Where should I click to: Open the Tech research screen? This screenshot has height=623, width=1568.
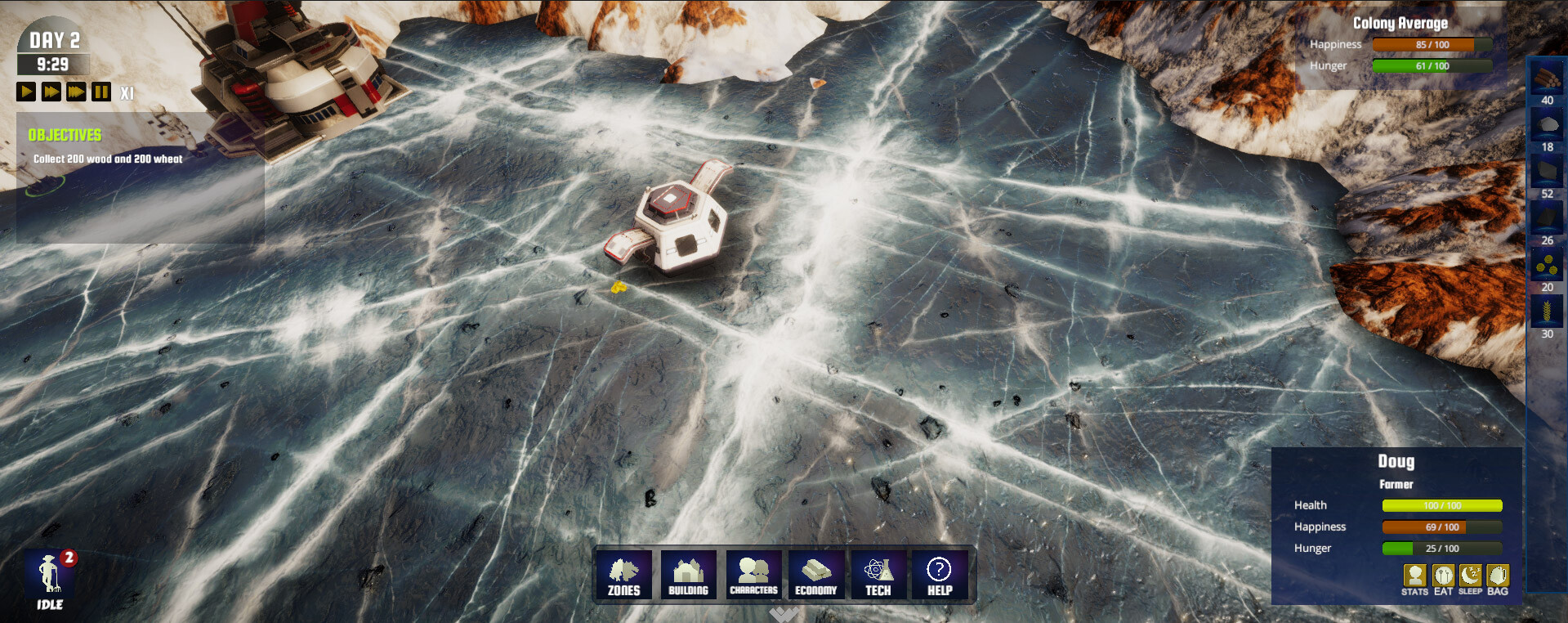coord(878,575)
